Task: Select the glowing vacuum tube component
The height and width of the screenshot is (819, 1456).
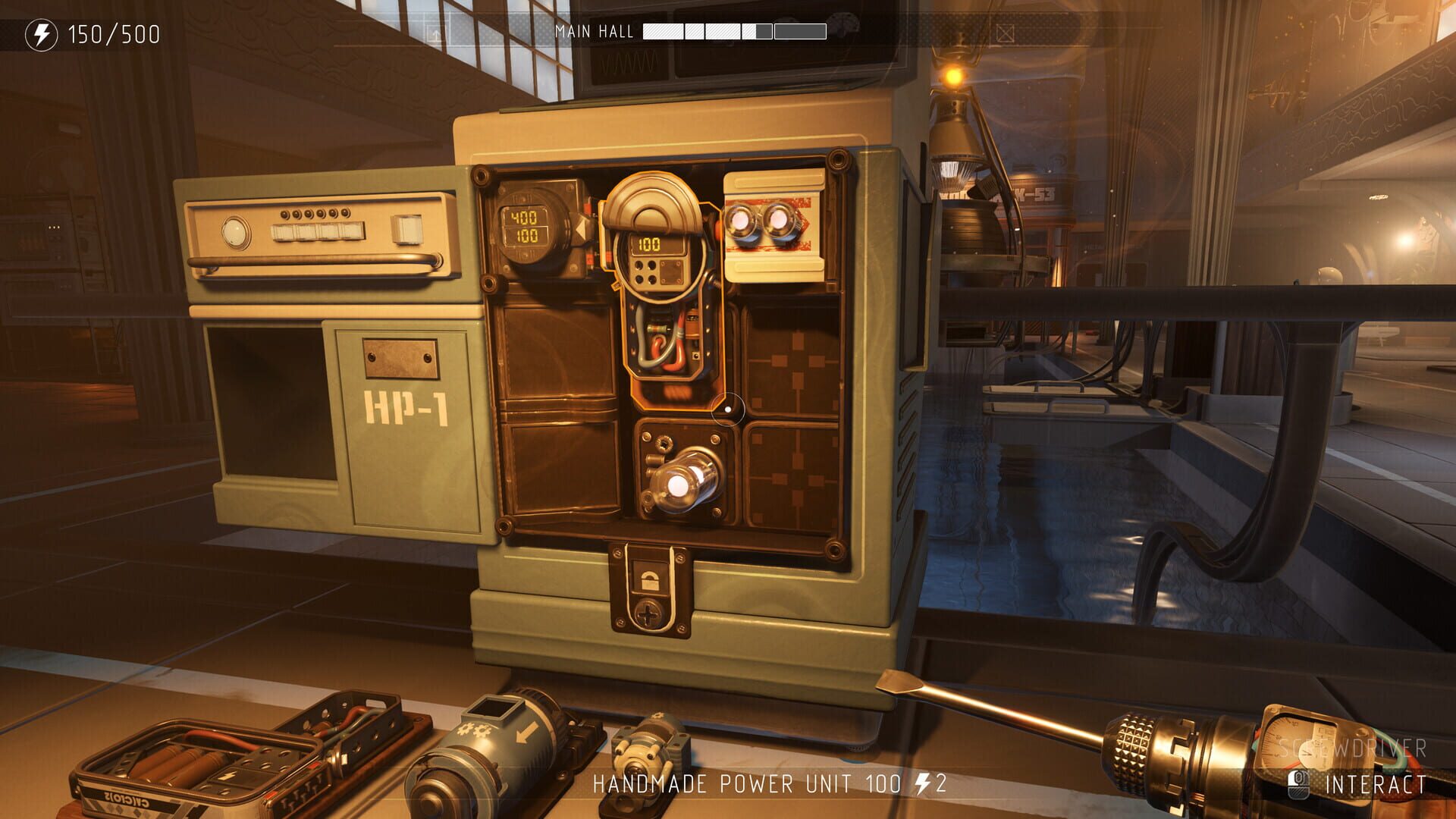Action: coord(686,478)
